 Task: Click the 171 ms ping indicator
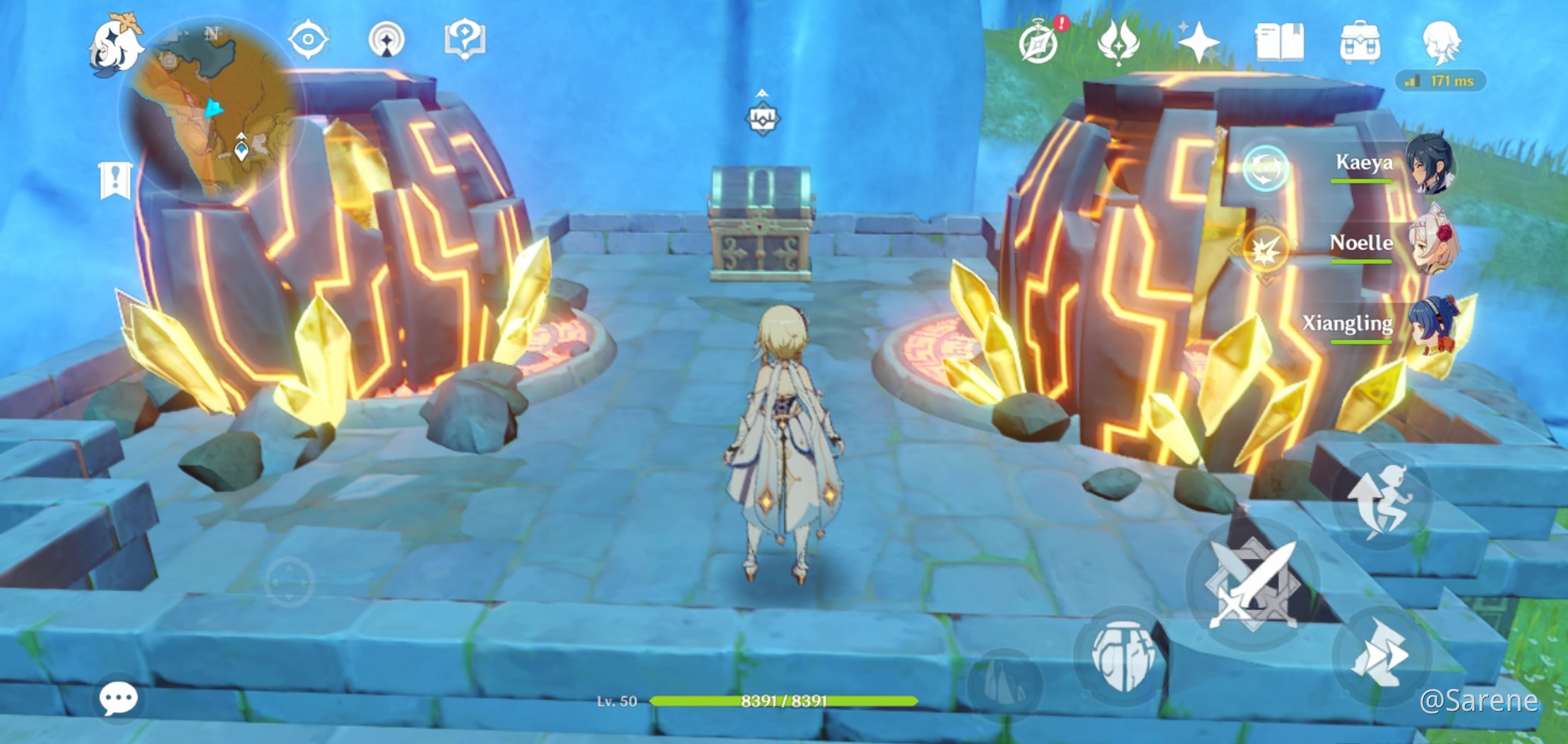pos(1443,81)
